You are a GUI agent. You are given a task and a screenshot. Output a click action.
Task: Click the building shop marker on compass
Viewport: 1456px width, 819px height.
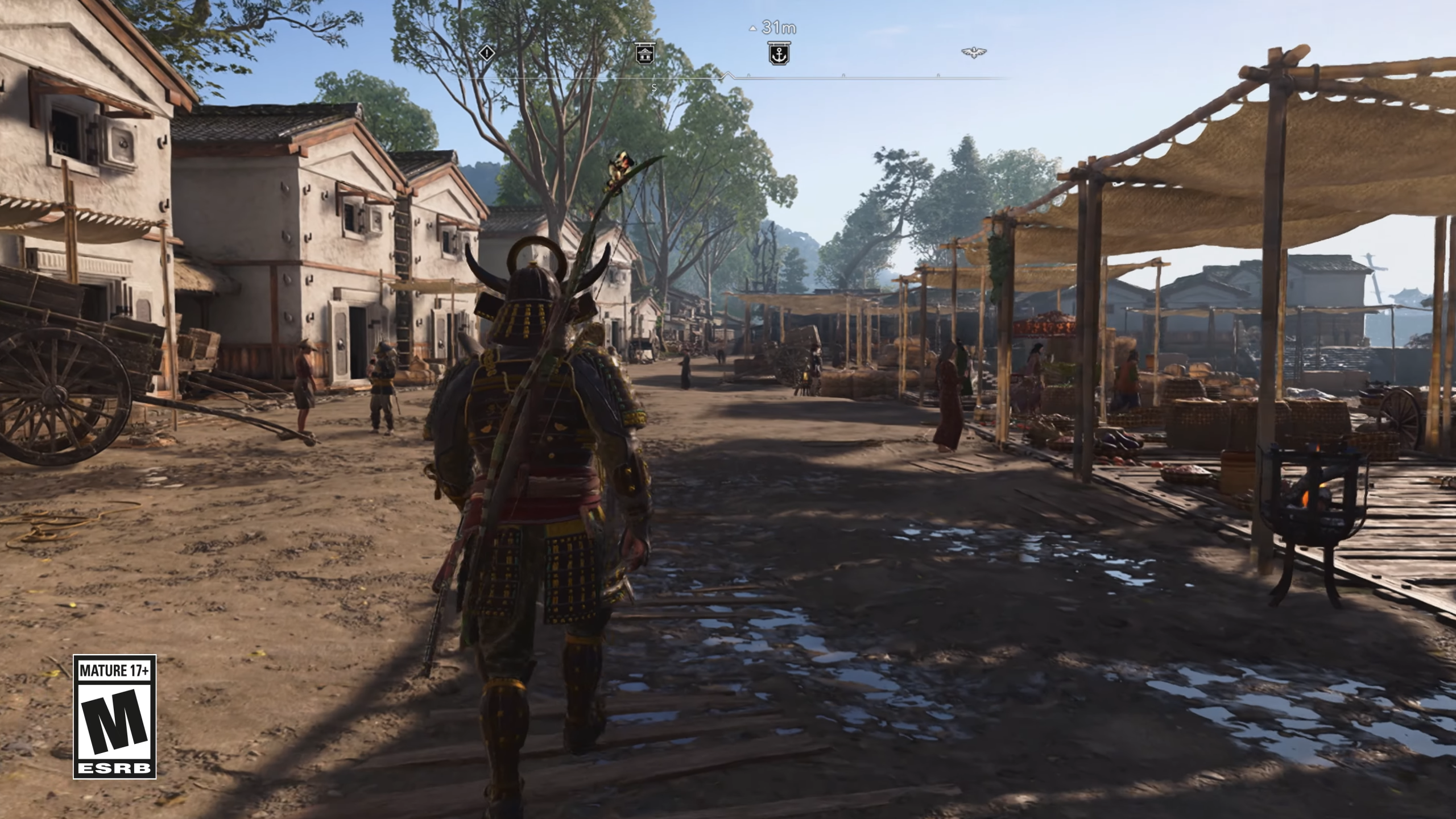645,53
